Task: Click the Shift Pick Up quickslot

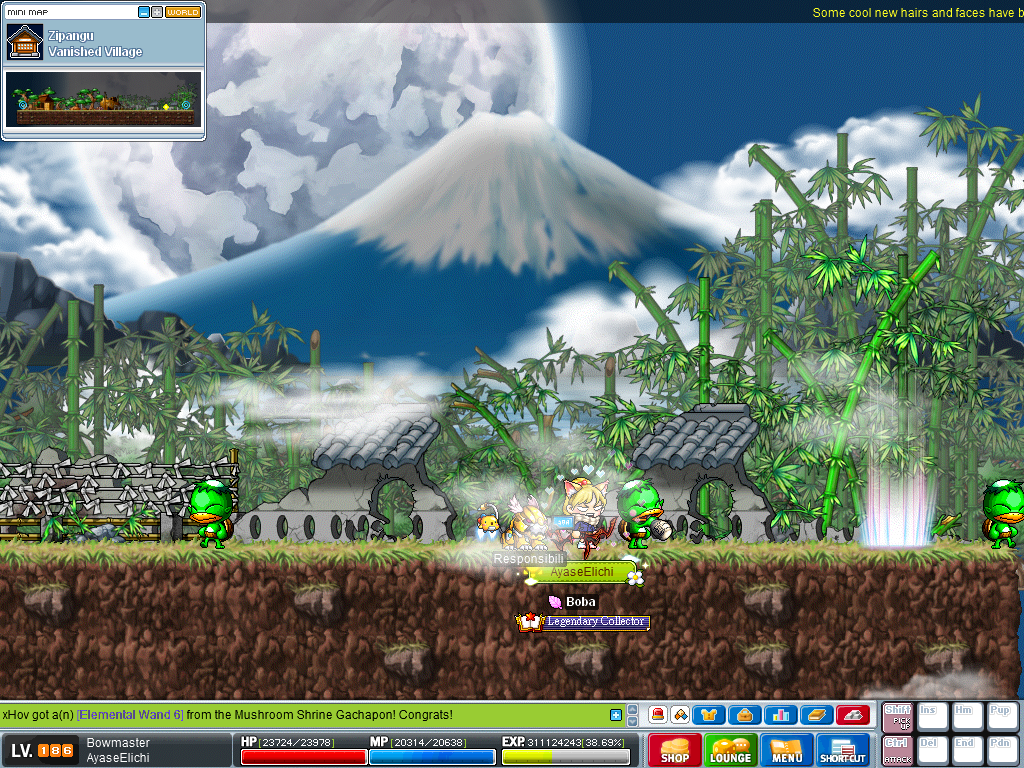Action: click(x=897, y=717)
